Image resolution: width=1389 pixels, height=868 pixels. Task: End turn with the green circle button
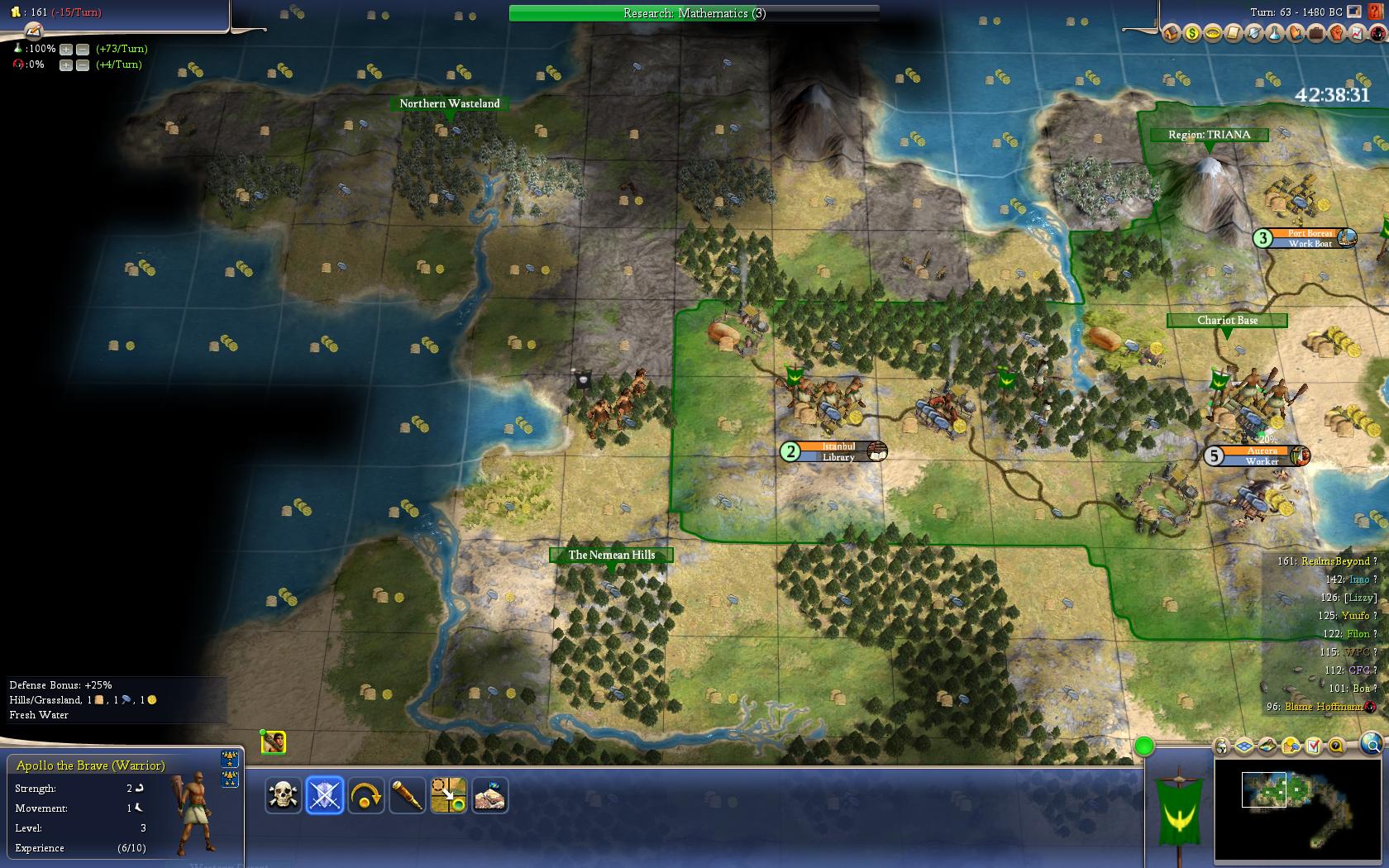click(x=1144, y=746)
